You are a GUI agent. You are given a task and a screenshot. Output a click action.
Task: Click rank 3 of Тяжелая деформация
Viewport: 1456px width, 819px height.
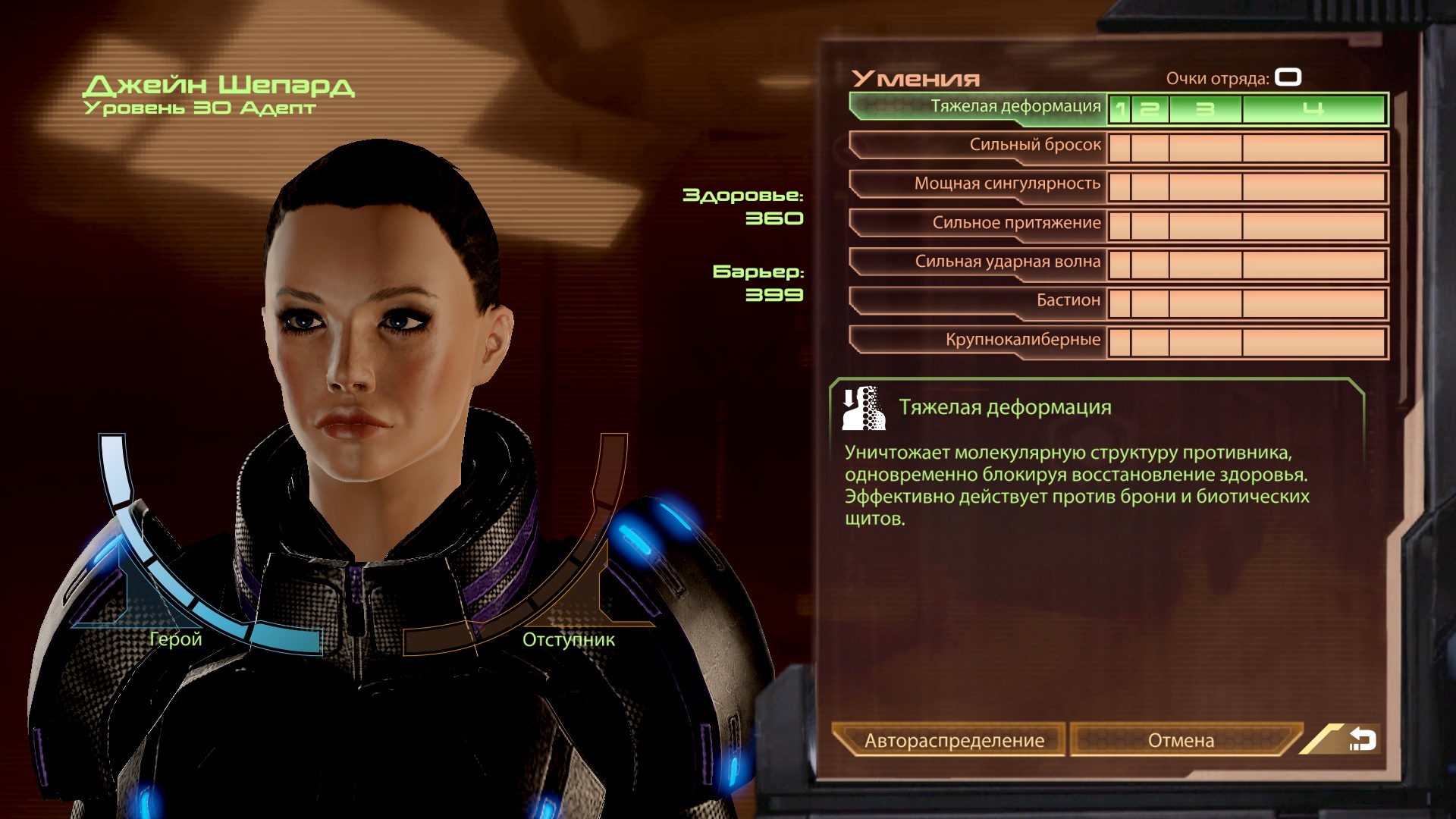(x=1205, y=109)
